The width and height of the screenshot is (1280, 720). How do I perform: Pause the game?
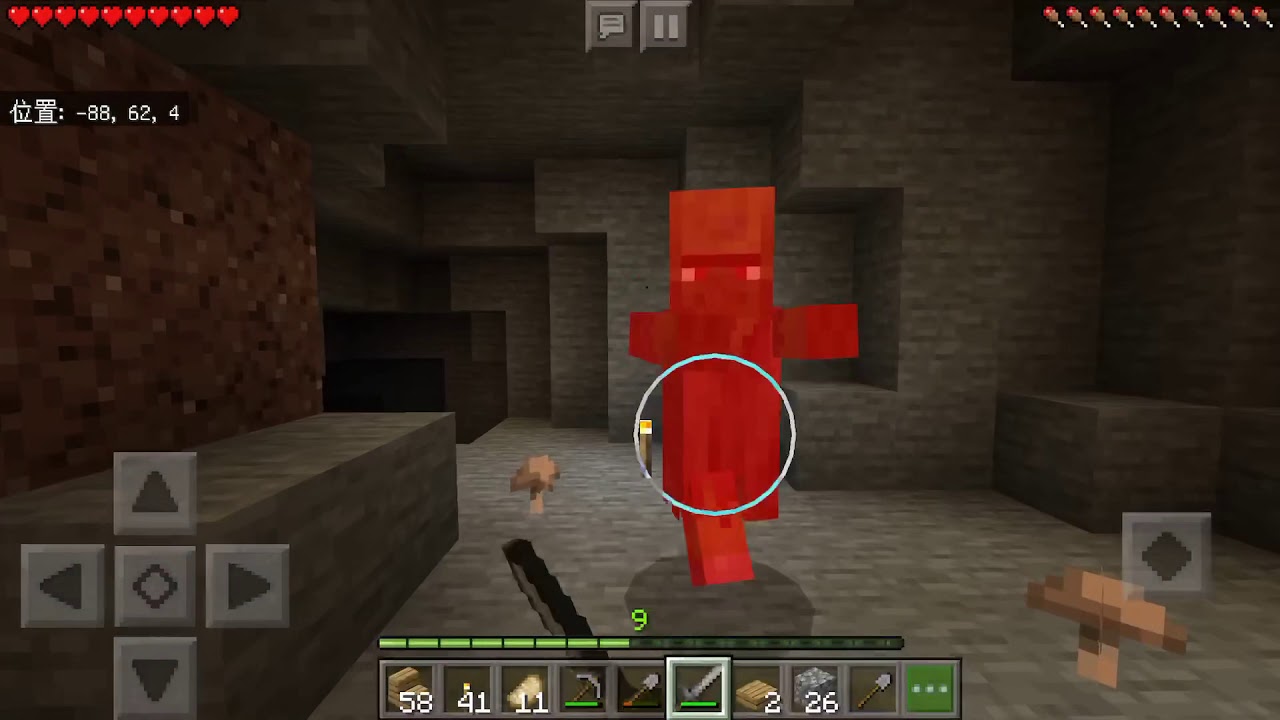(666, 27)
